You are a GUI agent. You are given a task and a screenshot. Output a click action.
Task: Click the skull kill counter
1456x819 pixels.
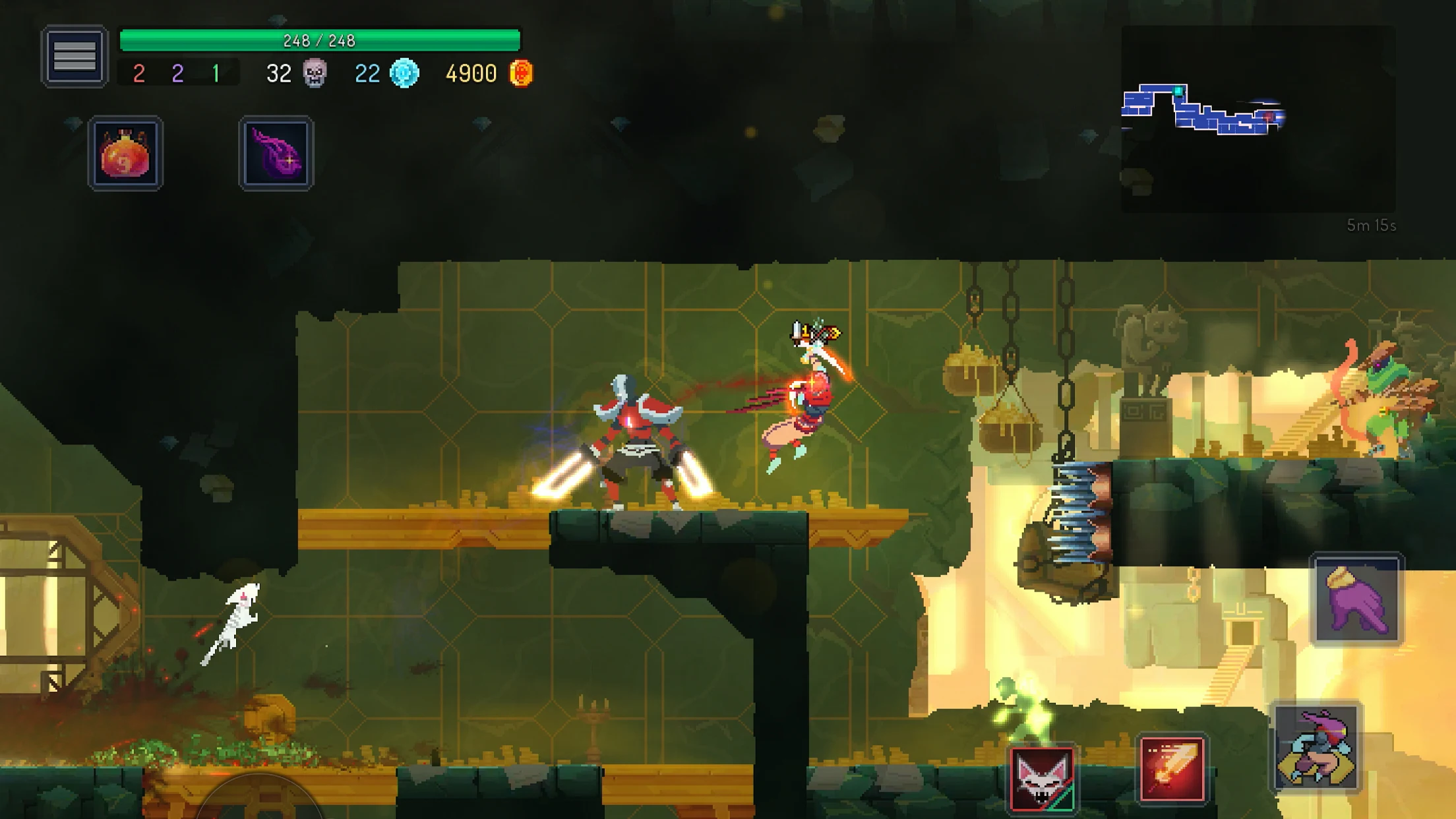pyautogui.click(x=315, y=73)
